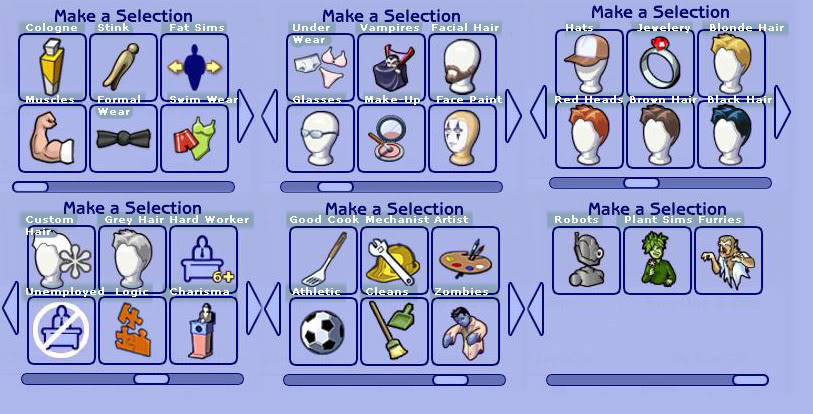The height and width of the screenshot is (414, 813).
Task: Pick the Good Cook spatula icon
Action: tap(323, 260)
